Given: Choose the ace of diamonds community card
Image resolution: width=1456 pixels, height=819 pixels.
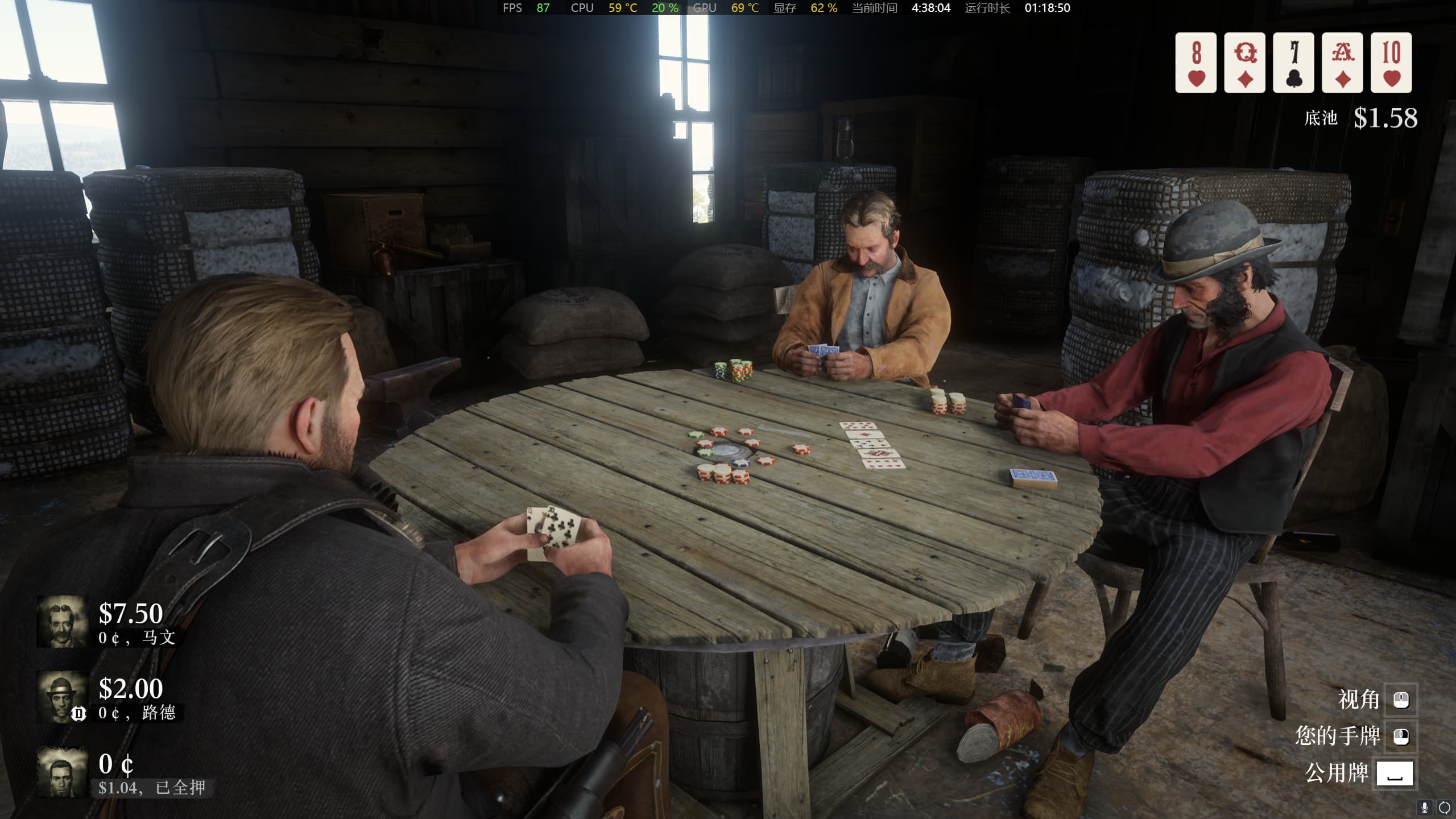Looking at the screenshot, I should click(x=1342, y=63).
